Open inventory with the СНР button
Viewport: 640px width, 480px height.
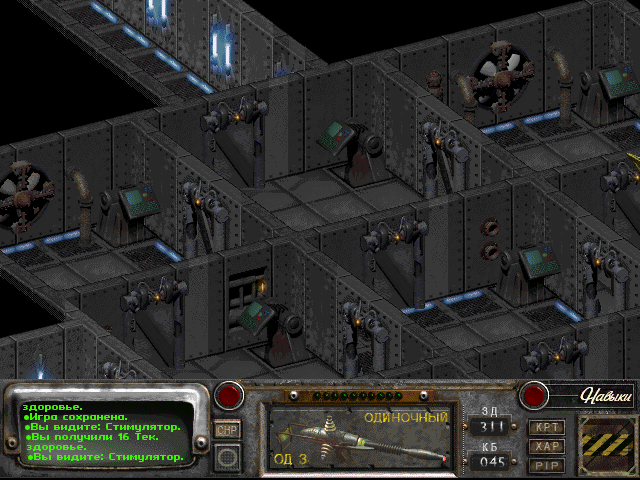pos(227,429)
